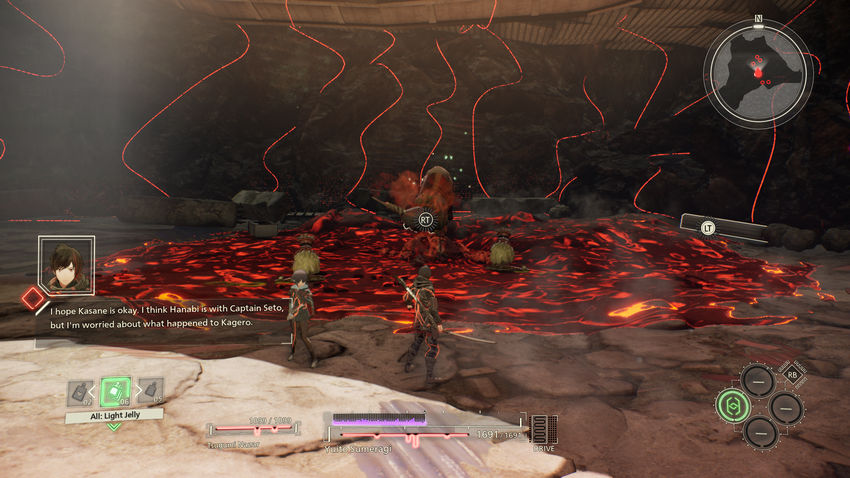The image size is (850, 478).
Task: Select the highlighted All: Light Jelly item
Action: [x=116, y=389]
